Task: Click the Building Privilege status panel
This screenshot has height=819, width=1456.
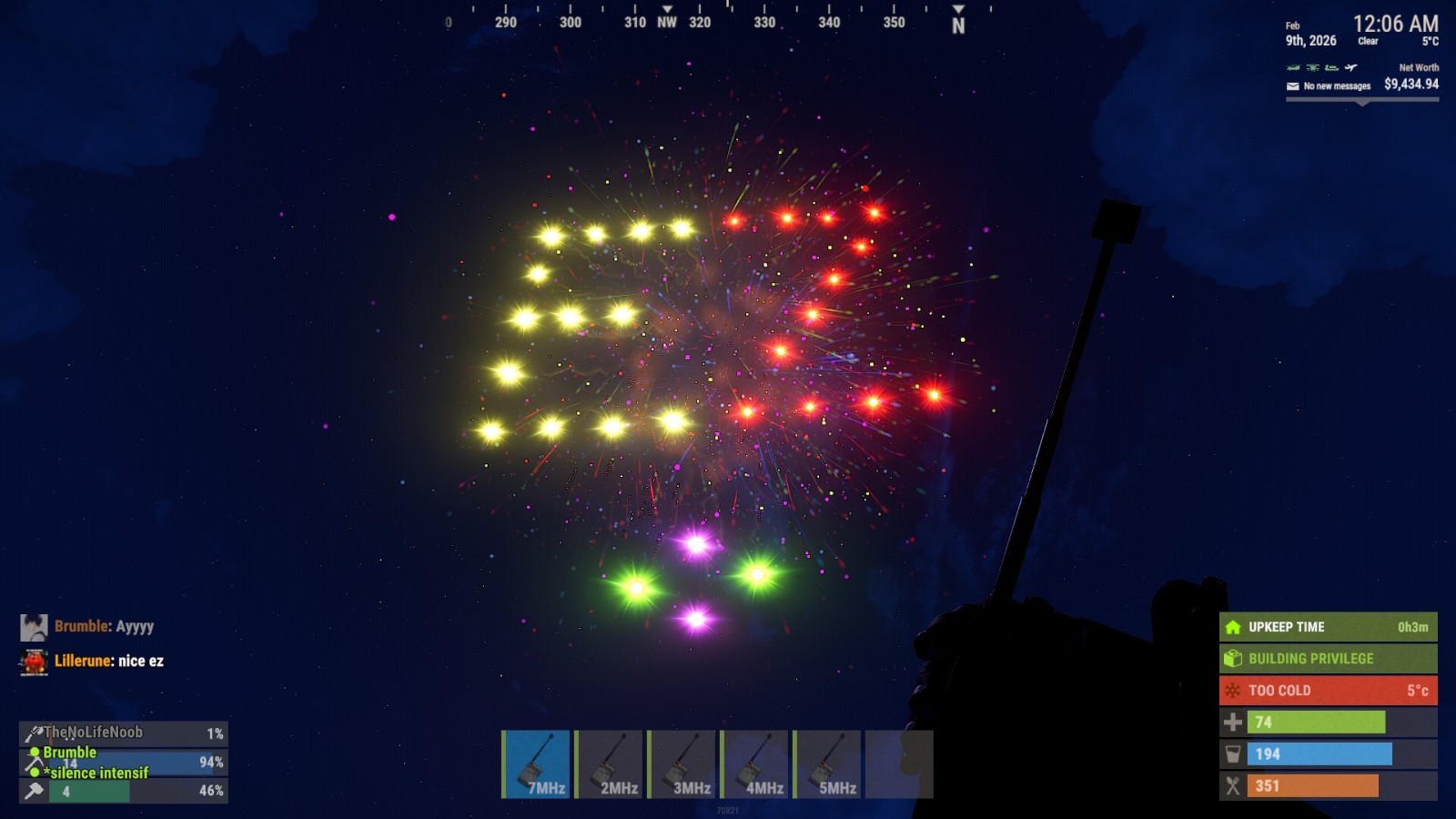Action: pos(1328,659)
